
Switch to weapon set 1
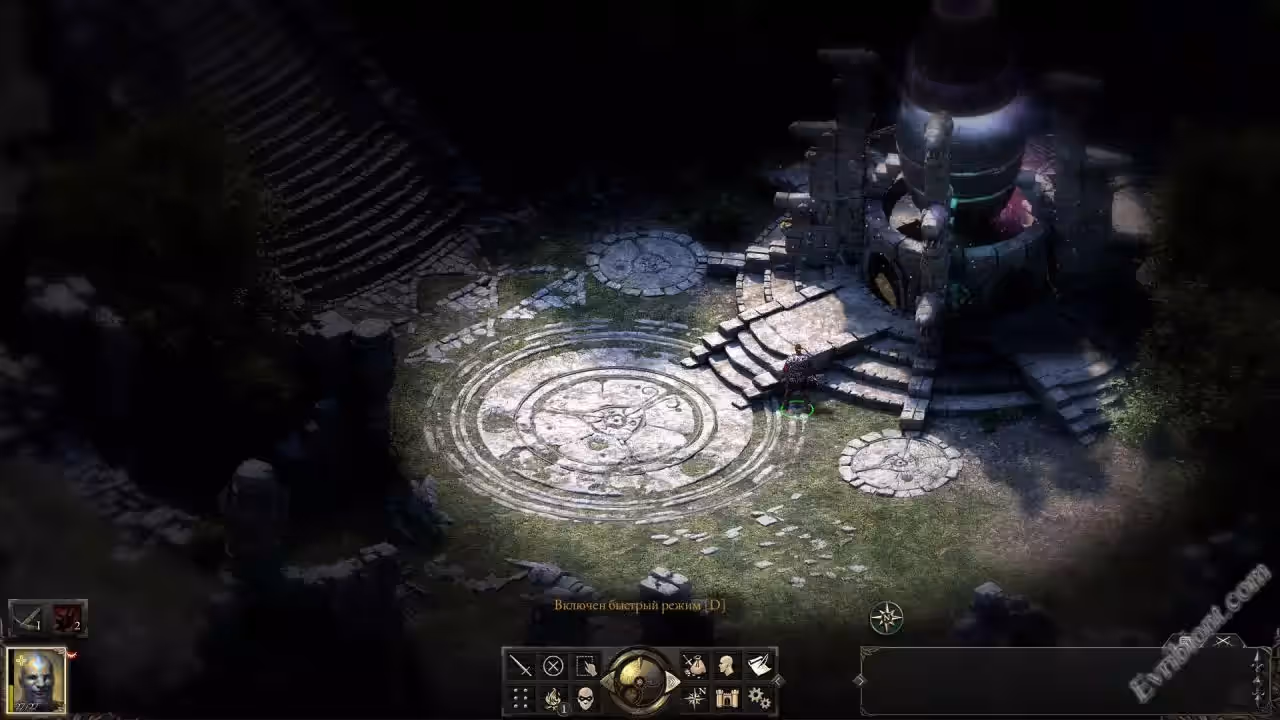(27, 618)
